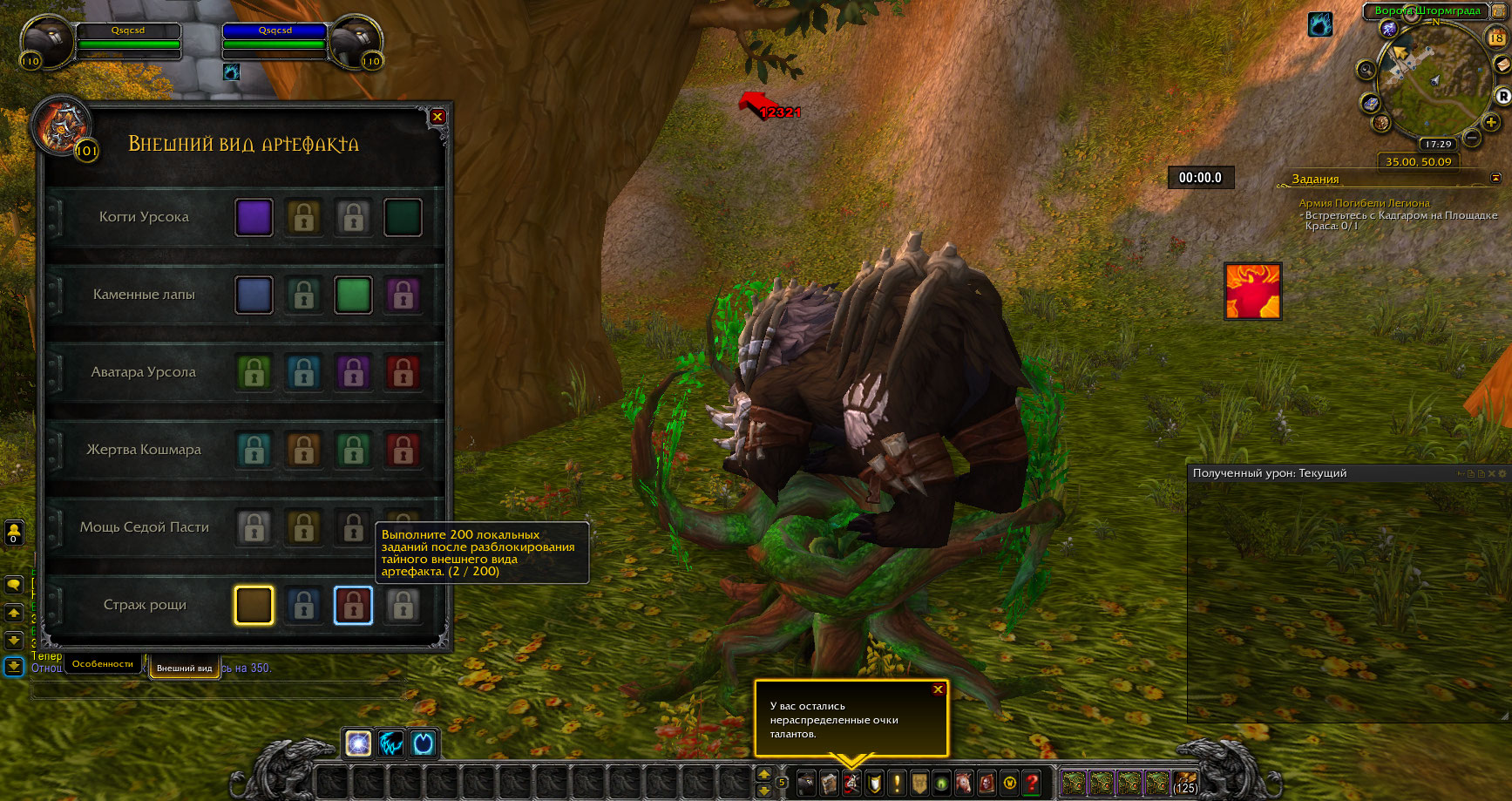
Task: Open the backpack bag showing 125
Action: click(x=1185, y=783)
